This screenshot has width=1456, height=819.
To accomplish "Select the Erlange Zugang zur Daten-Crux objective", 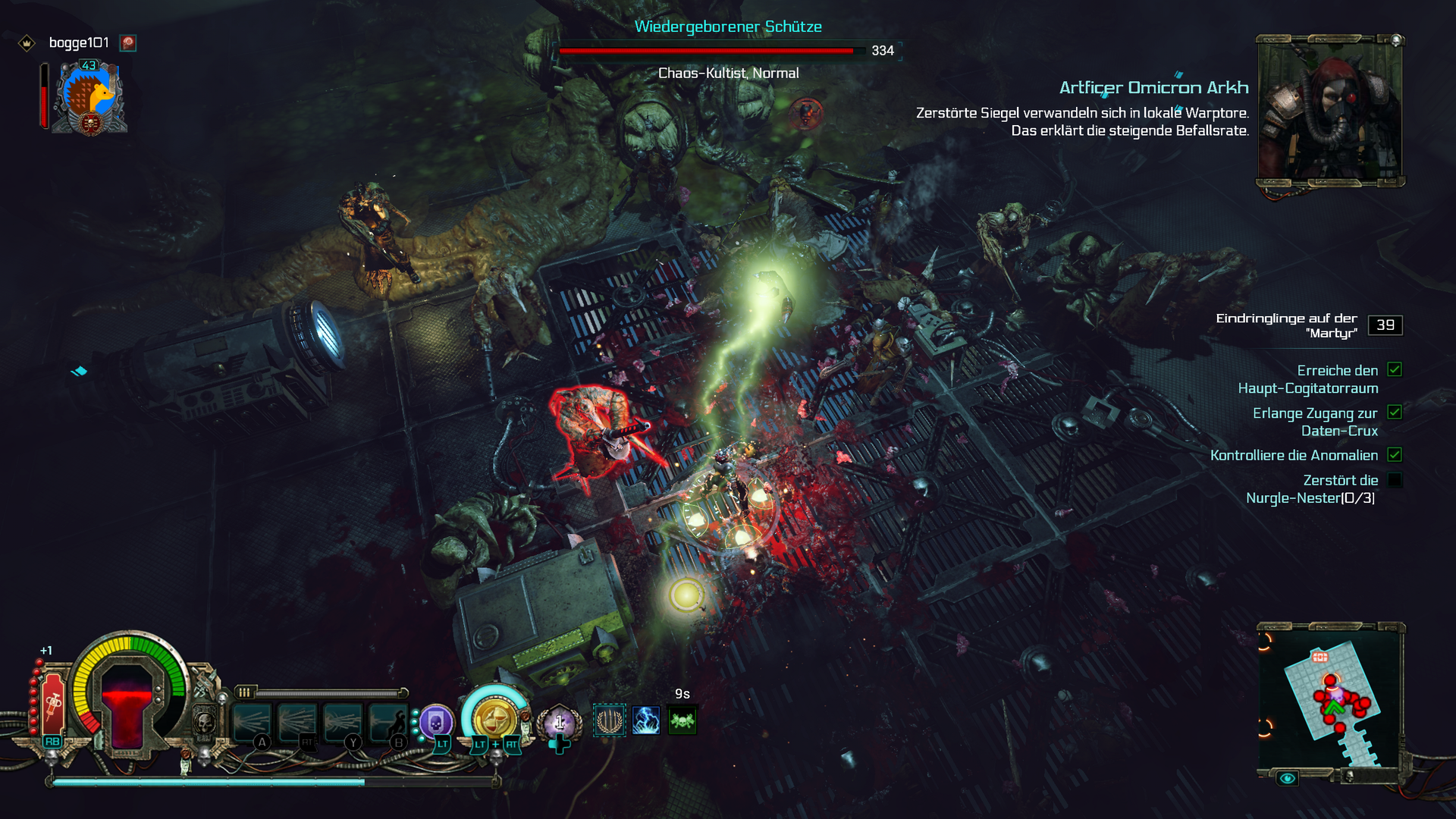I will [1315, 422].
